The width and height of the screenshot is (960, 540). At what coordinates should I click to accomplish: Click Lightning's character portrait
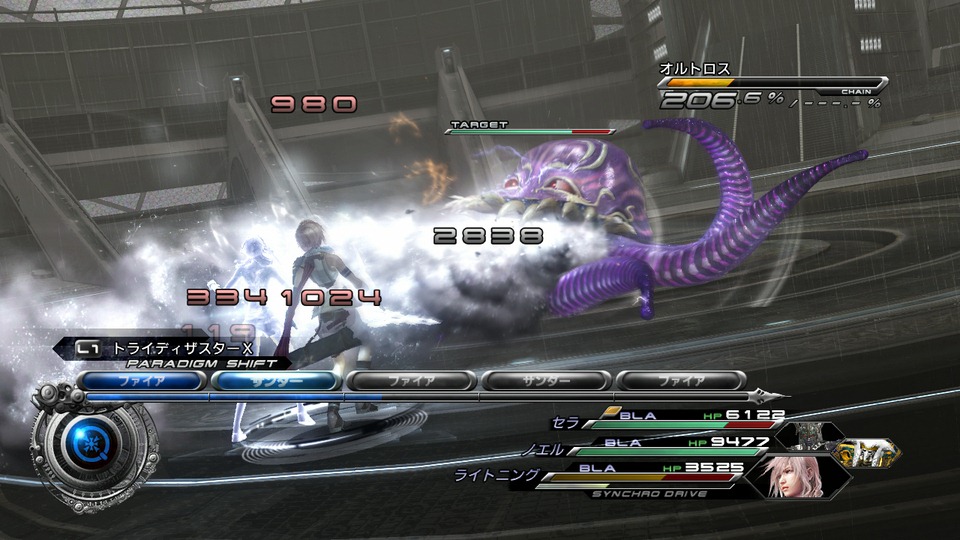point(797,475)
